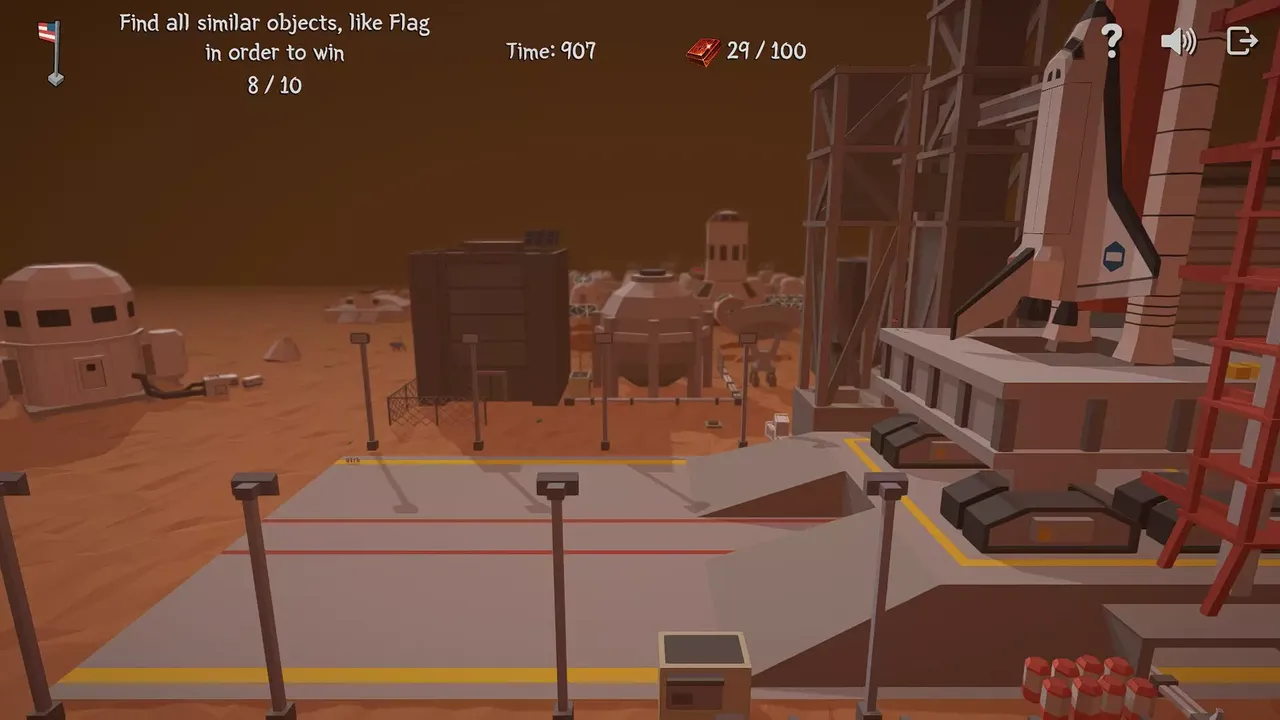
Task: Mute game sound with the speaker icon
Action: [1177, 41]
